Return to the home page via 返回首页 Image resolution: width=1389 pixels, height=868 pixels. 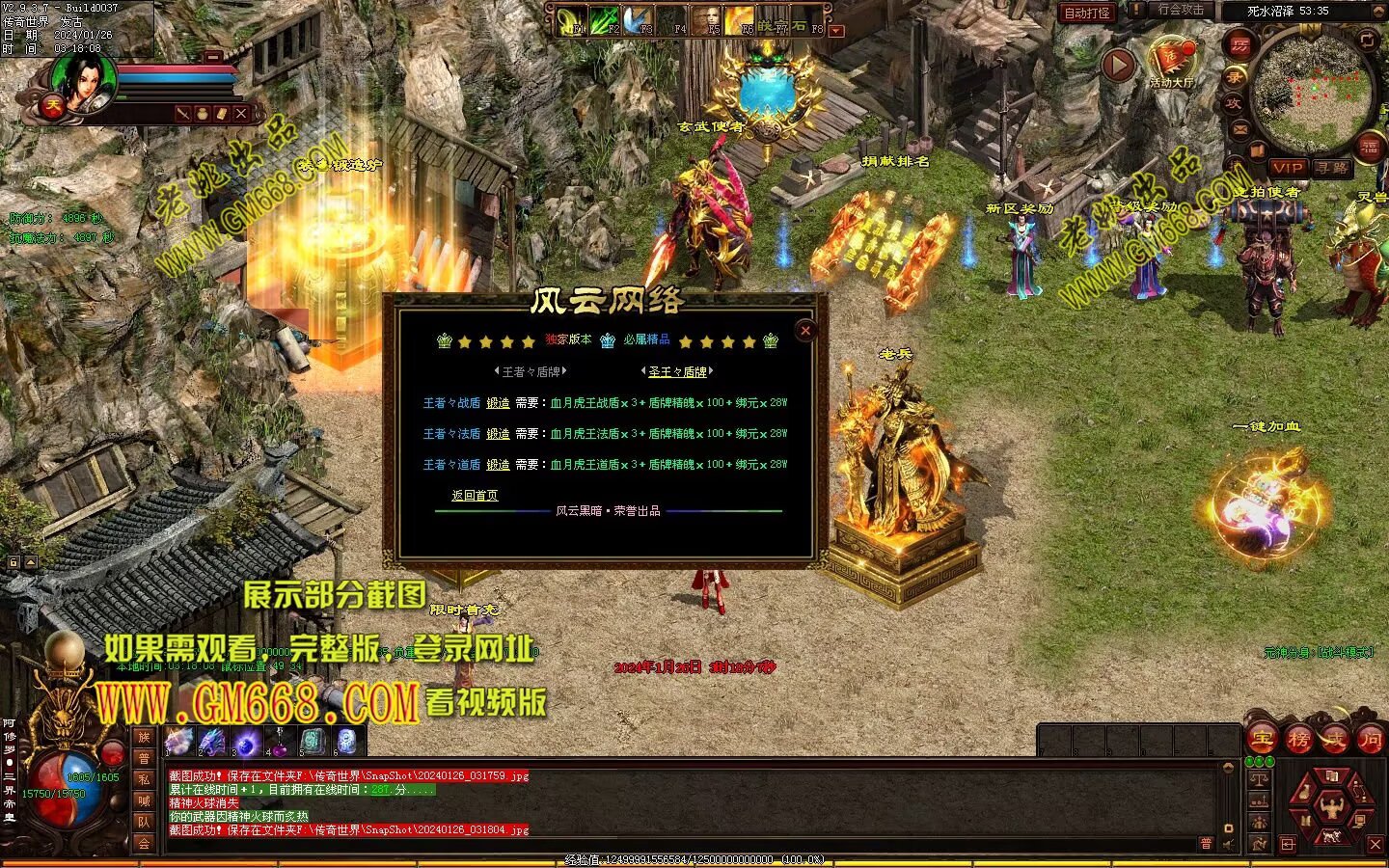click(475, 496)
